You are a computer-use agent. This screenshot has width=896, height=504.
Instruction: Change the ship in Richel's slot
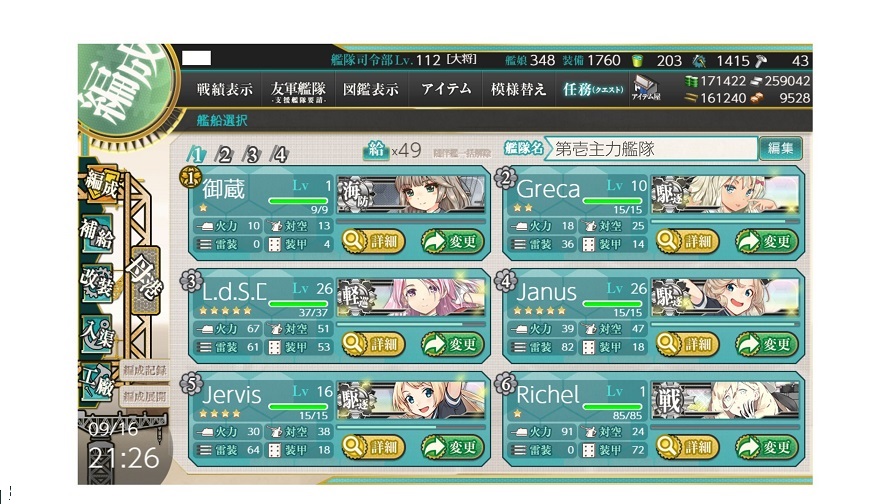click(x=767, y=447)
